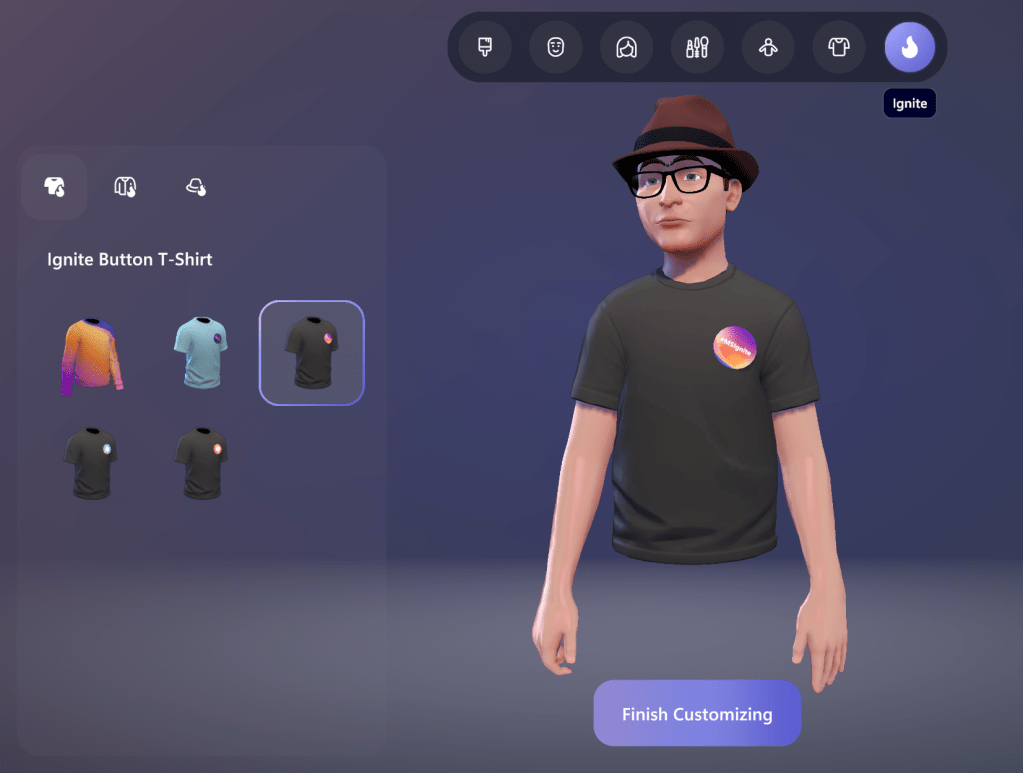The height and width of the screenshot is (773, 1023).
Task: Switch to the Ignite T-shirts tab
Action: pos(54,186)
